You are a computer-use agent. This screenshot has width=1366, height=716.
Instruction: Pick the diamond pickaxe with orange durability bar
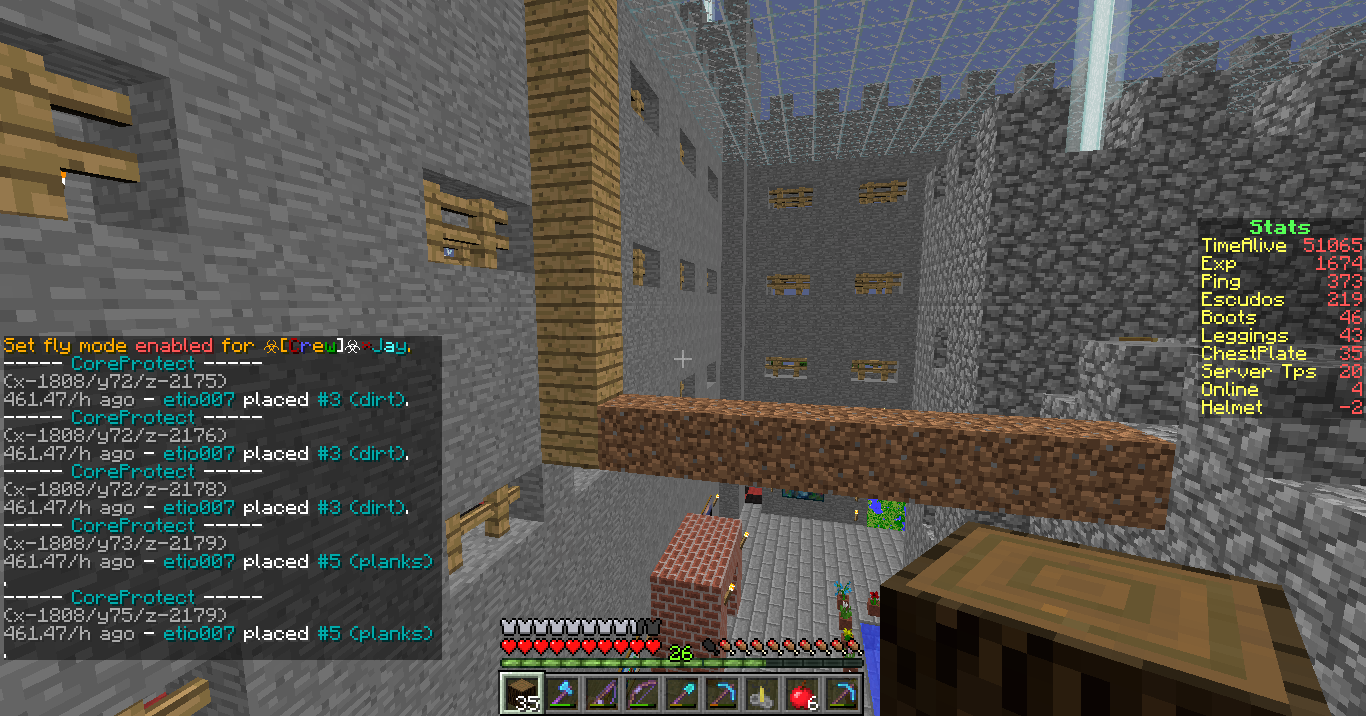[720, 693]
